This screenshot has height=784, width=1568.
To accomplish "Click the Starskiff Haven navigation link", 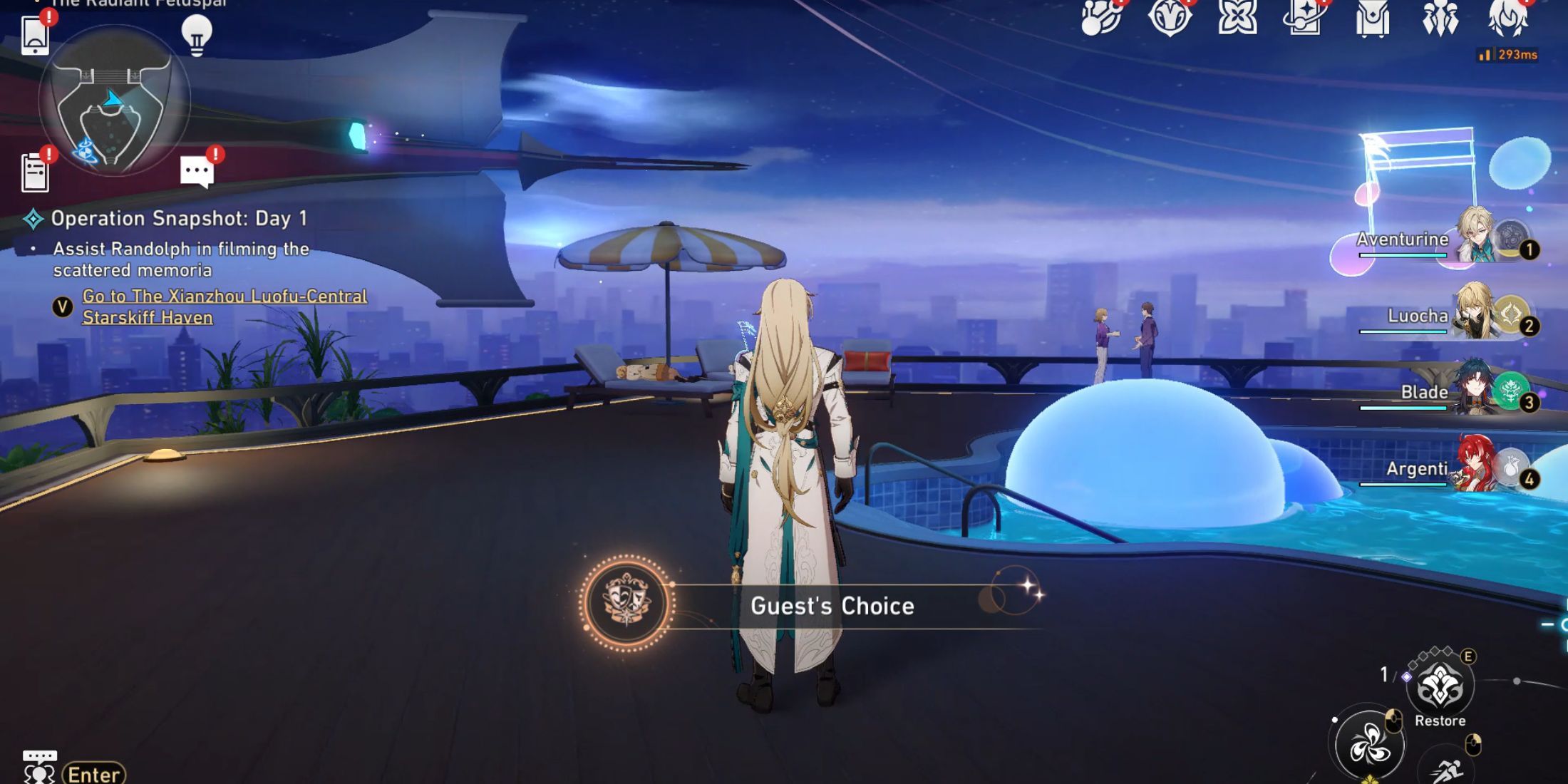I will pyautogui.click(x=225, y=306).
